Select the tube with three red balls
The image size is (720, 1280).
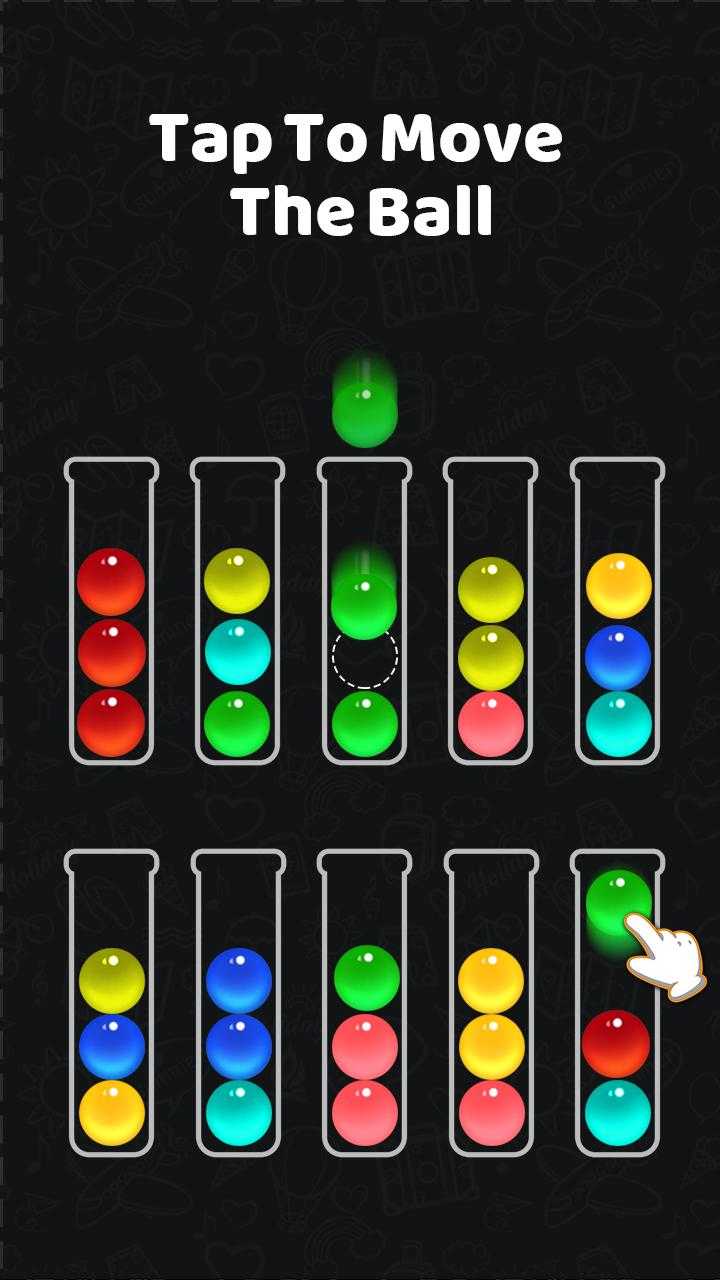click(111, 612)
